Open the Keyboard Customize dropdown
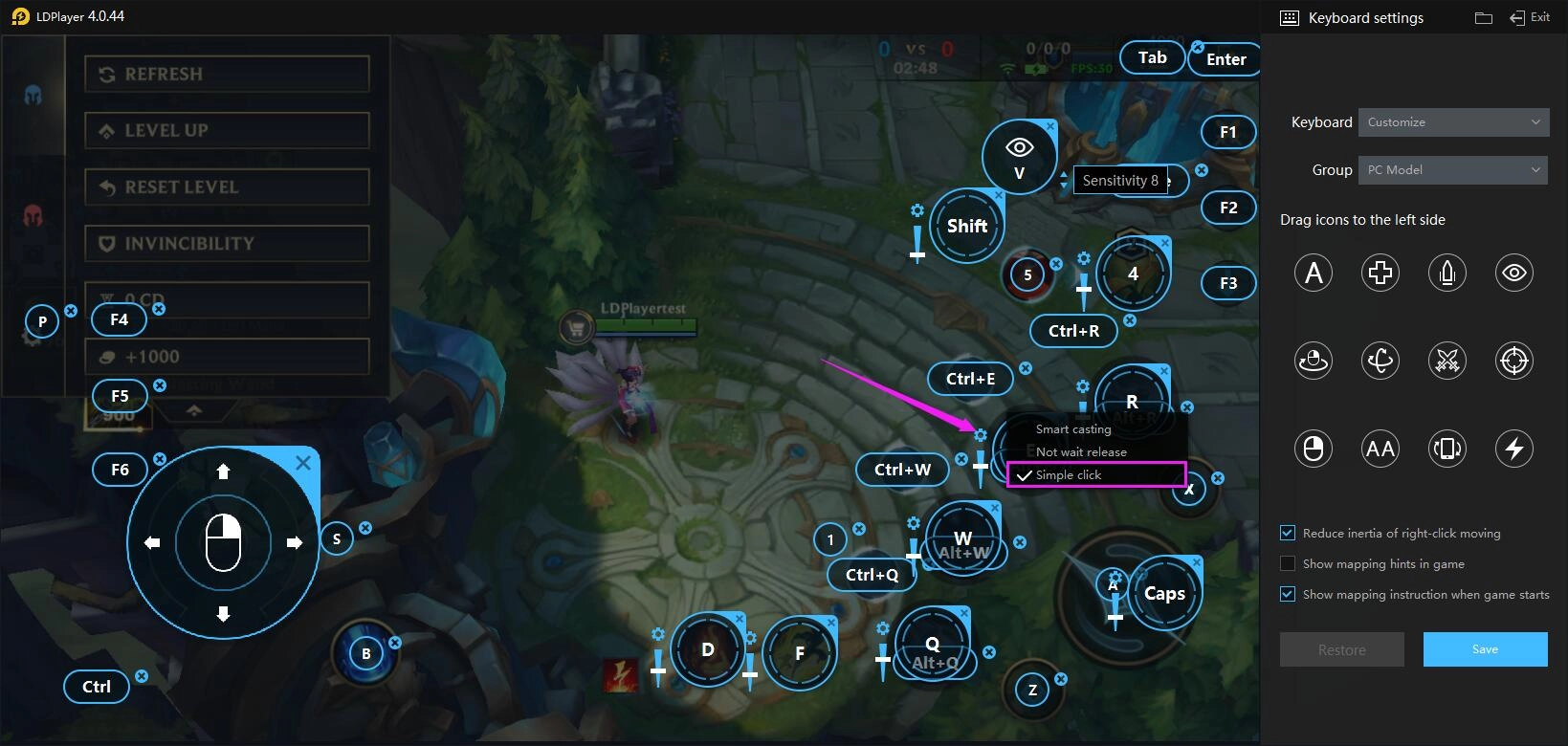This screenshot has height=746, width=1568. [1452, 121]
